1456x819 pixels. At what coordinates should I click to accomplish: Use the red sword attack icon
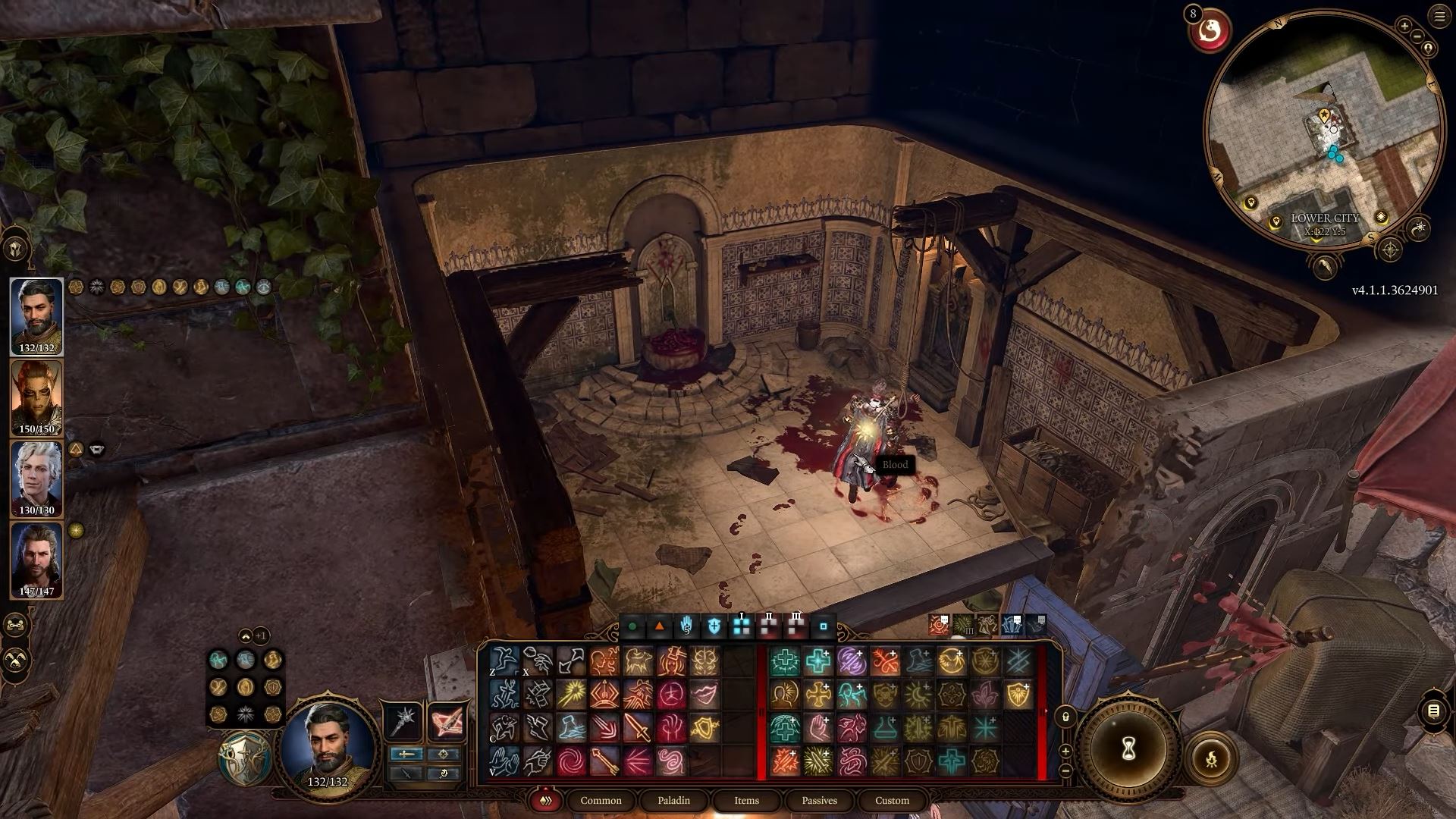(x=638, y=728)
